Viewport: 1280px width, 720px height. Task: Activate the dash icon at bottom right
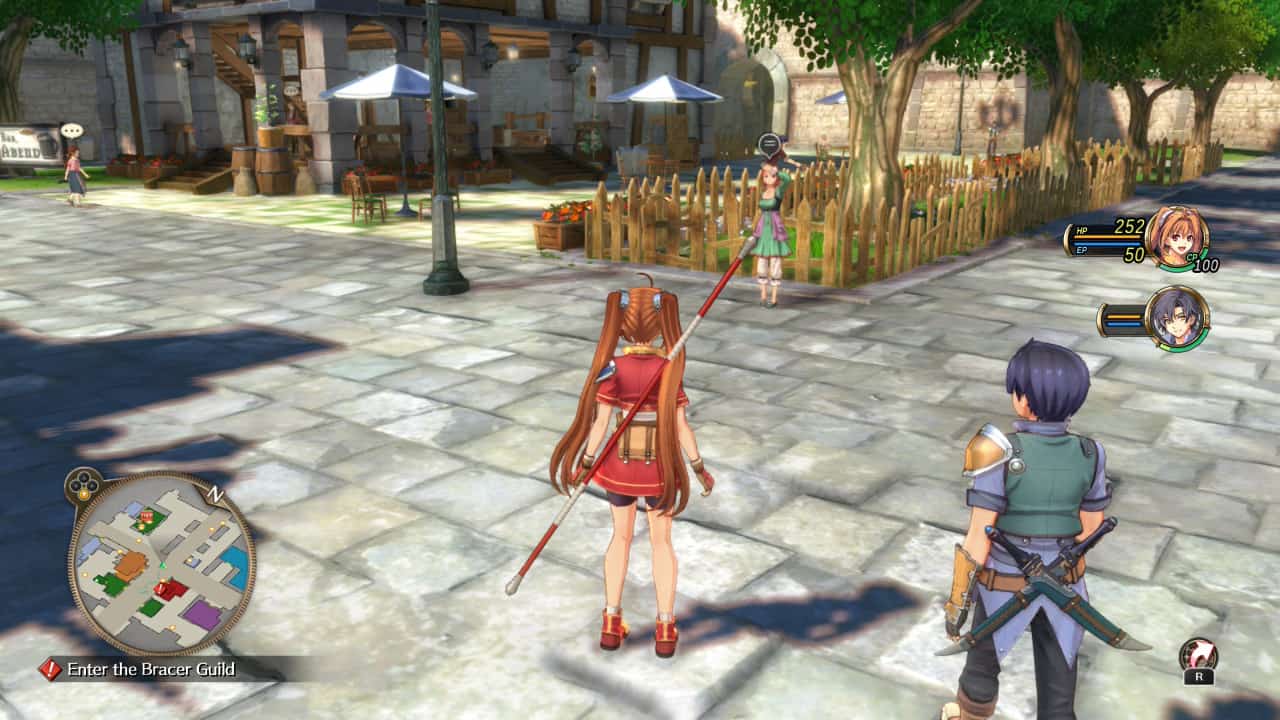click(x=1198, y=655)
